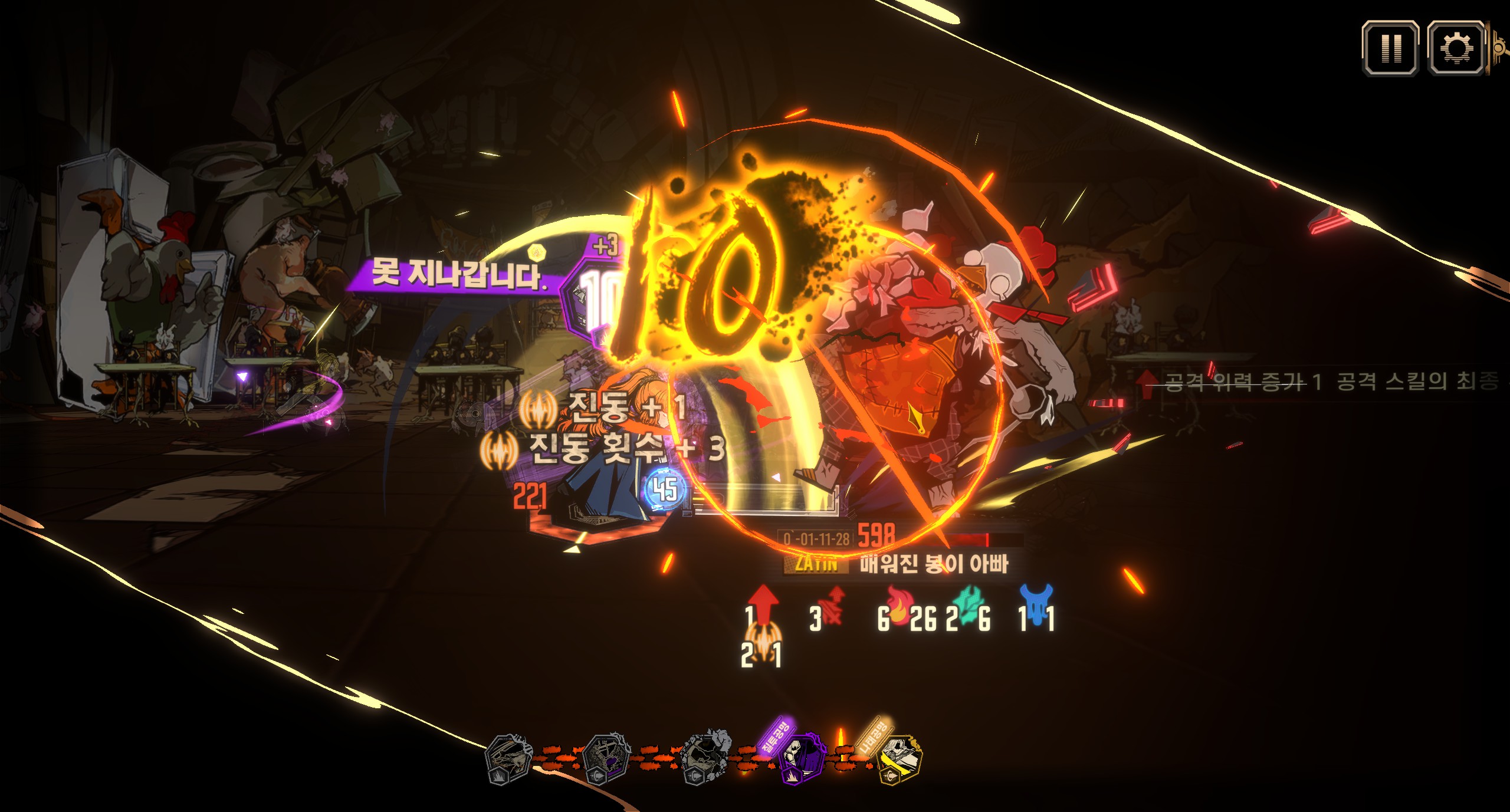Open settings with the gear button

point(1455,48)
